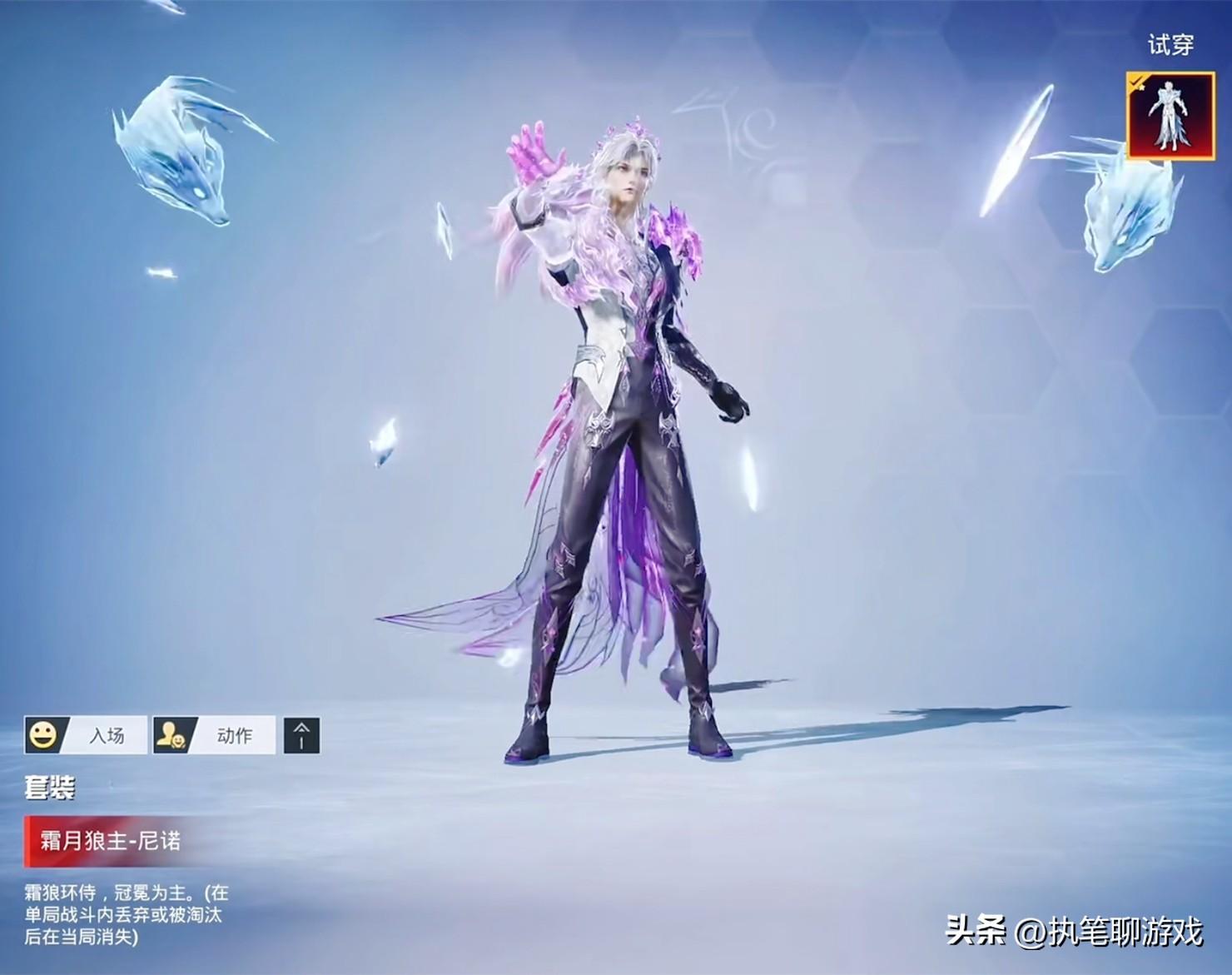Select the 入场 entrance emote button
1232x975 pixels.
coord(87,735)
